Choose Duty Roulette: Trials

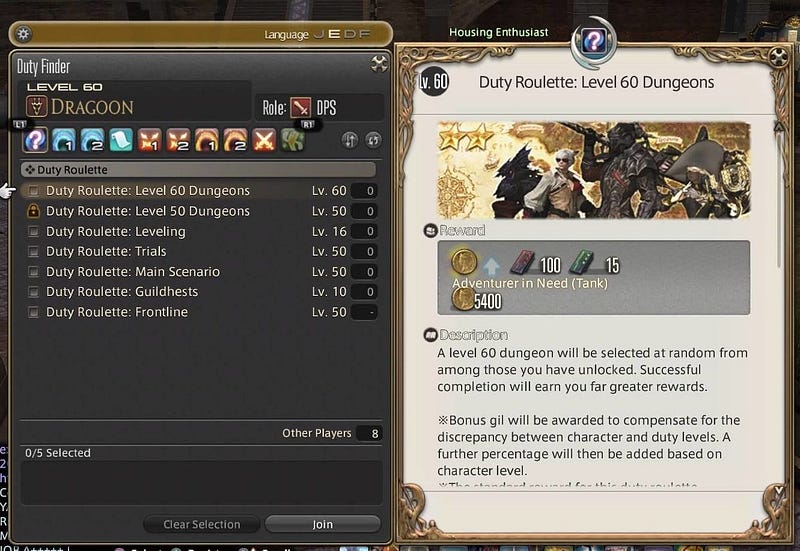[106, 251]
